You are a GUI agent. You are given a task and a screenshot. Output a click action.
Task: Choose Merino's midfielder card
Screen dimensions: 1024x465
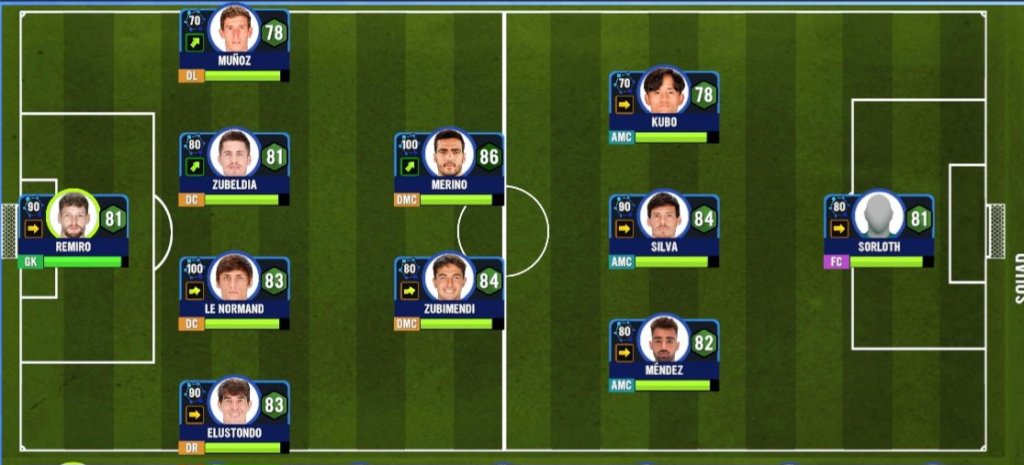tap(448, 169)
